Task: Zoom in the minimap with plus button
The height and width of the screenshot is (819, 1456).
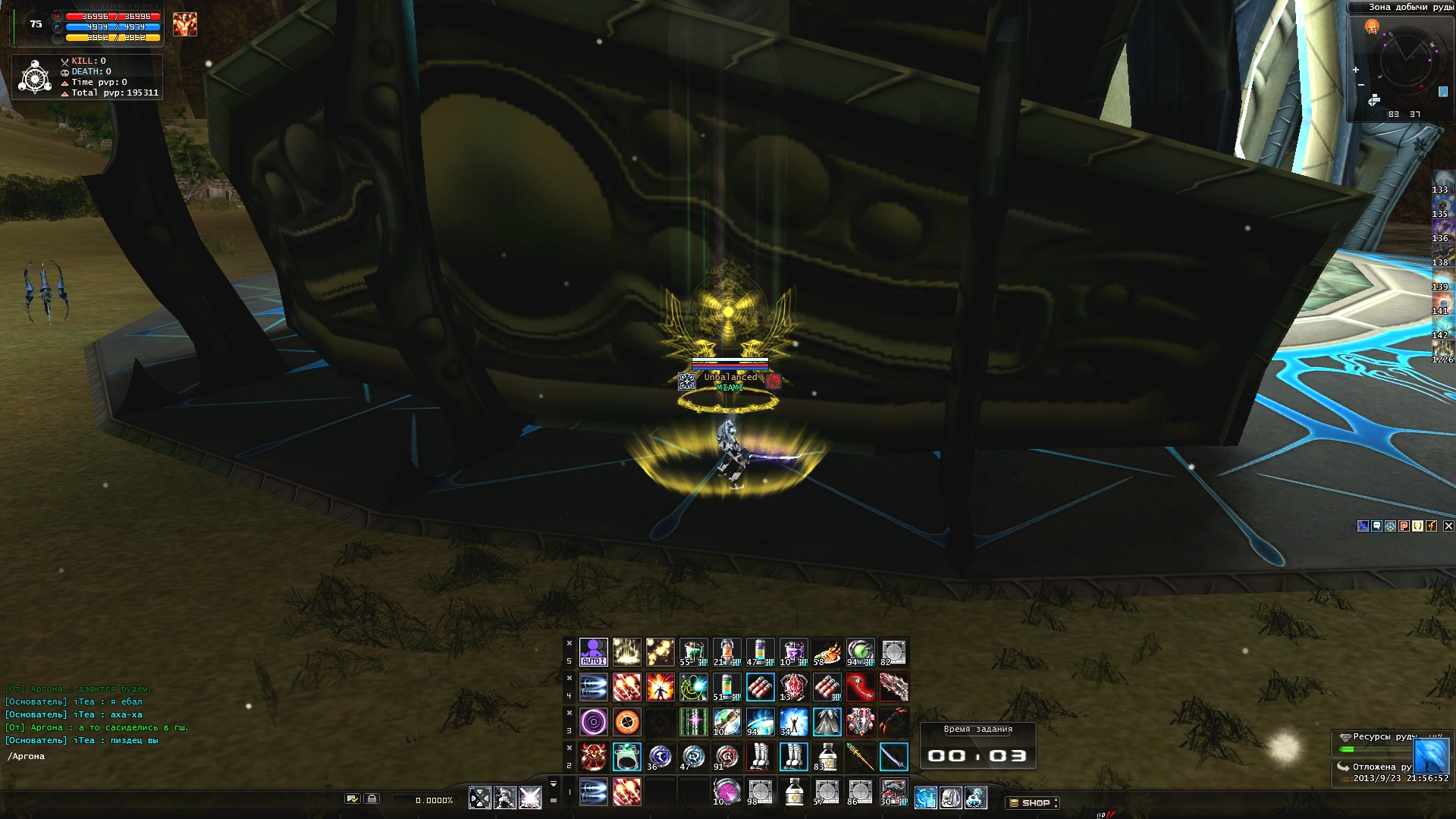Action: tap(1356, 70)
